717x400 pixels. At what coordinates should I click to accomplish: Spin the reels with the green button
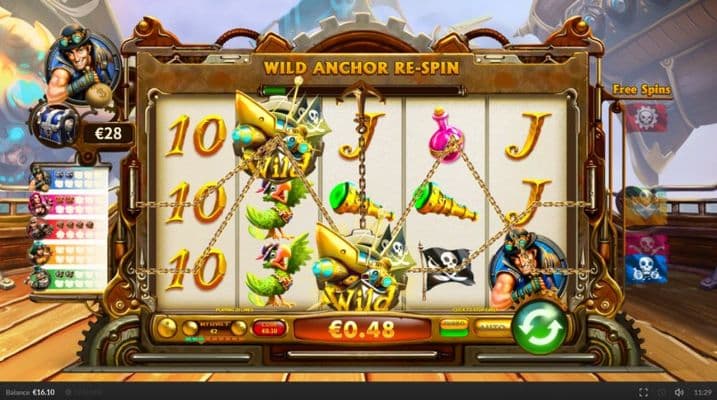tap(540, 328)
